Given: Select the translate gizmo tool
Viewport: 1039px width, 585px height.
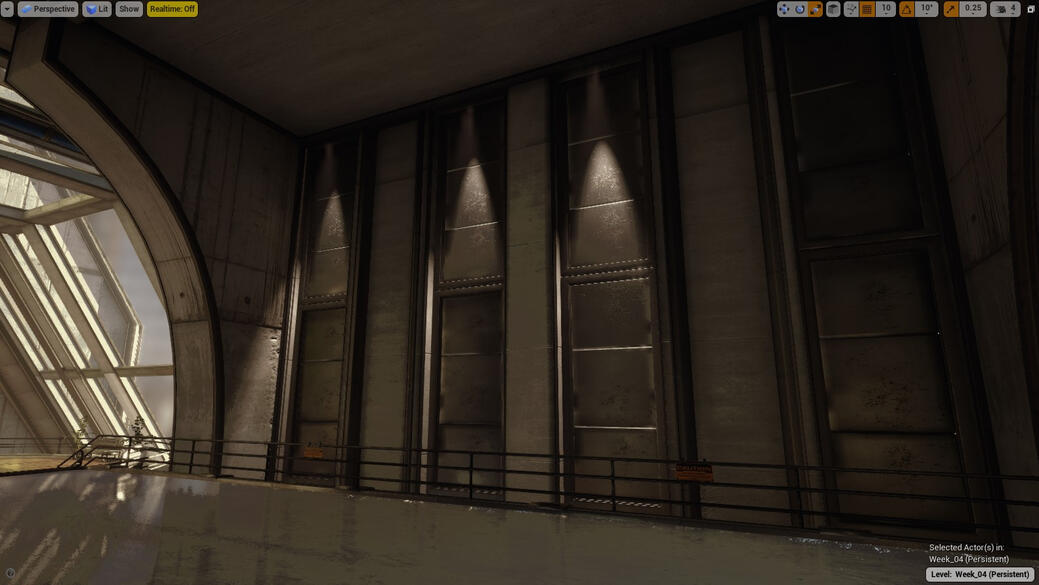Looking at the screenshot, I should pyautogui.click(x=784, y=9).
